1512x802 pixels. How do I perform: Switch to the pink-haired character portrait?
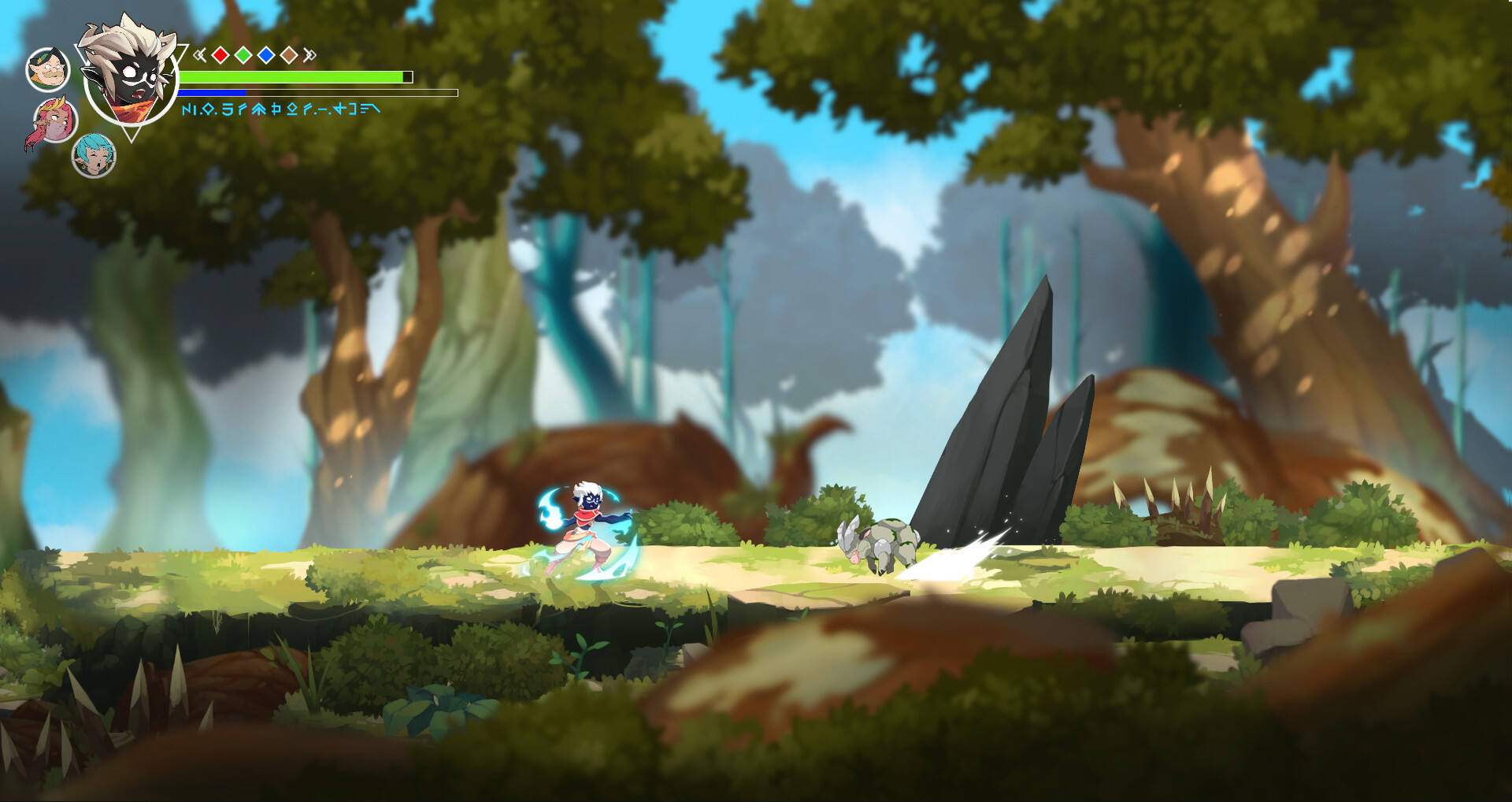(55, 121)
